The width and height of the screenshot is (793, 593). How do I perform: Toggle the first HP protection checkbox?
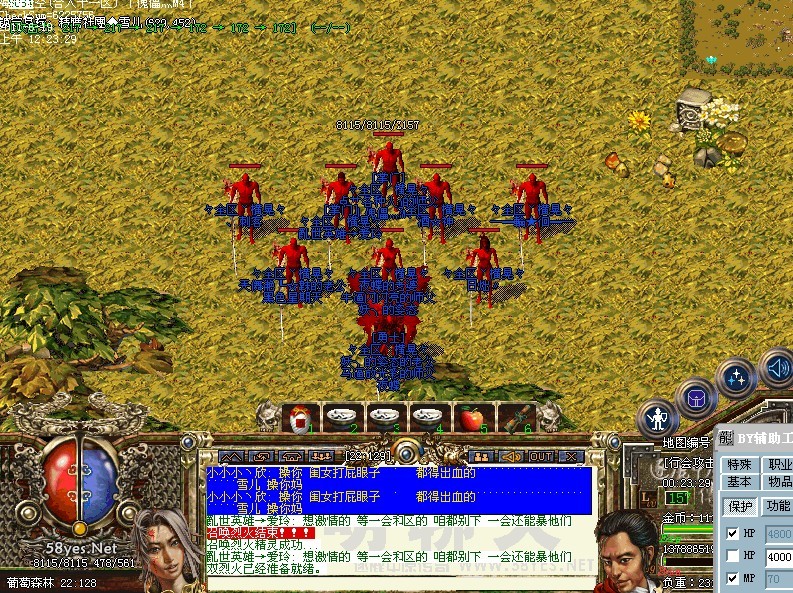[x=733, y=533]
